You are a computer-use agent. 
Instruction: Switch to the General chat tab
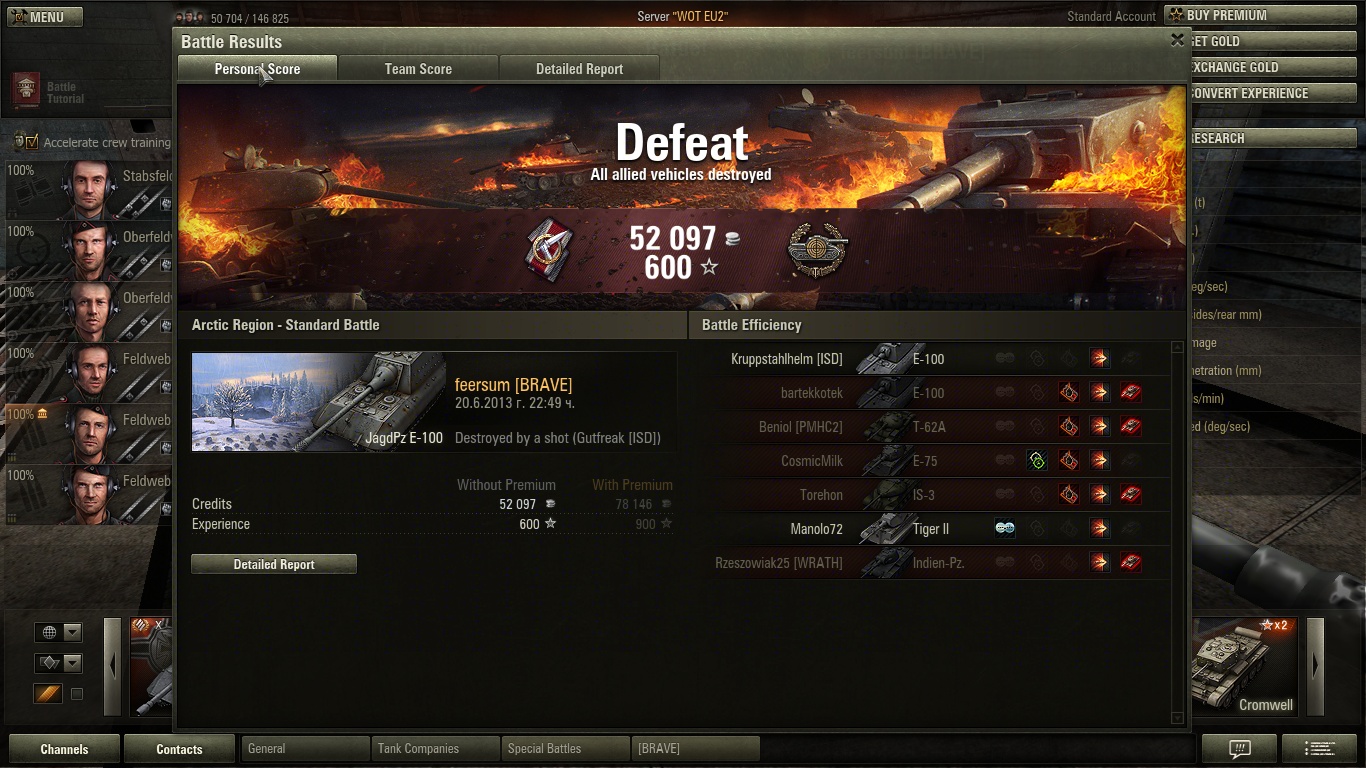coord(305,748)
